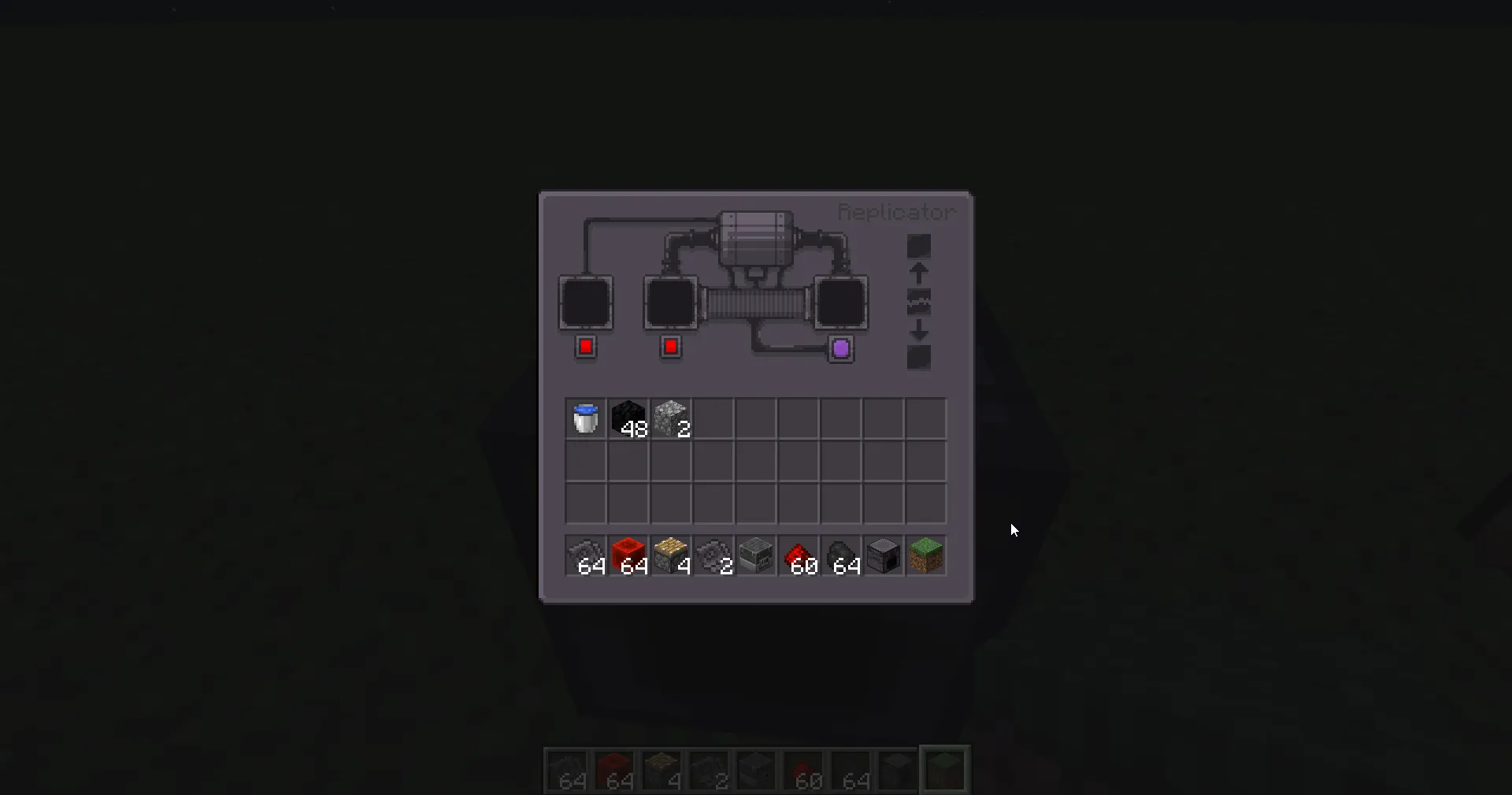Click the top slot of the right sidebar
The width and height of the screenshot is (1512, 795).
918,244
